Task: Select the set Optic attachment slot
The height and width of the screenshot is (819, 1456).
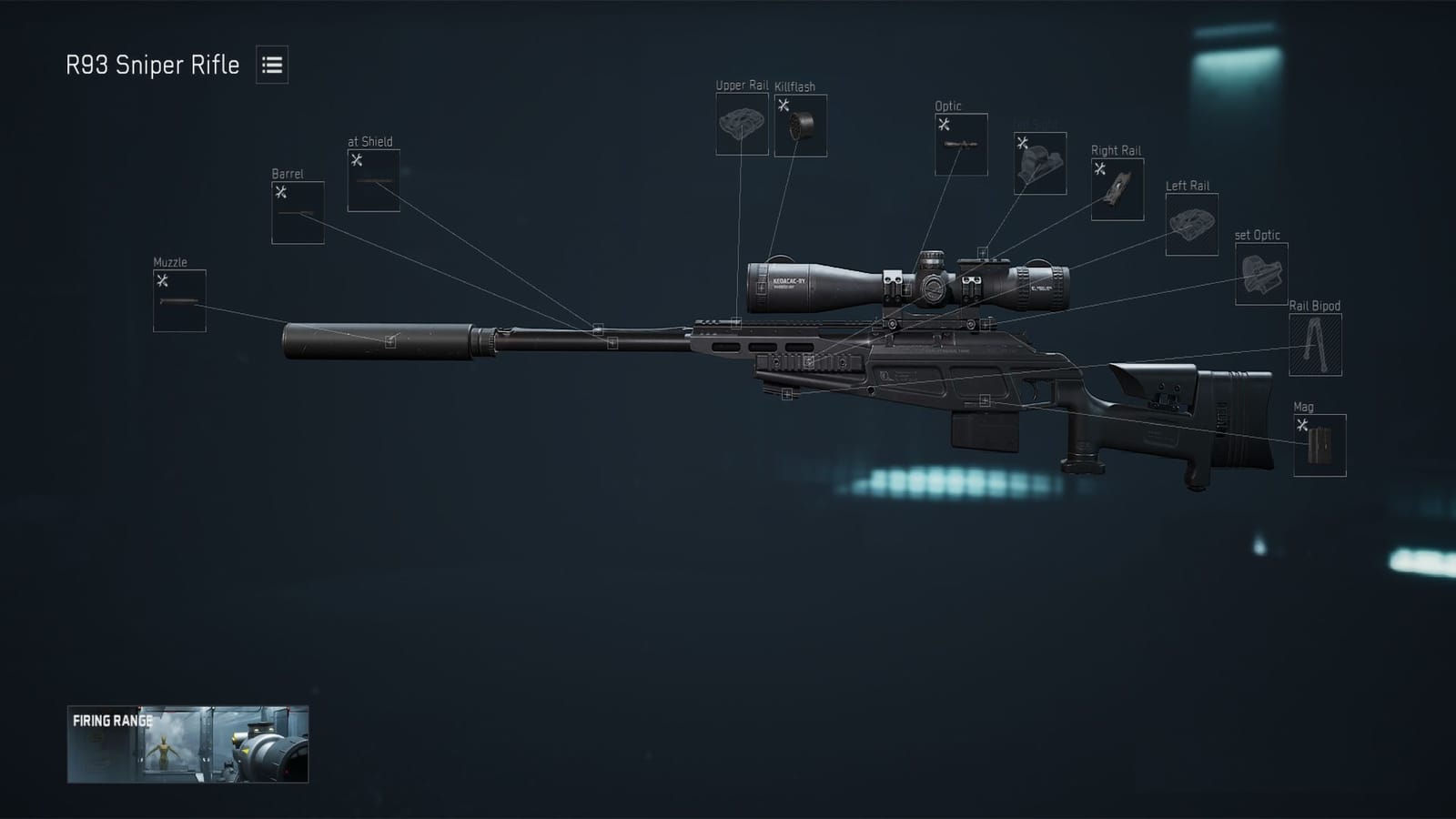Action: pyautogui.click(x=1263, y=270)
